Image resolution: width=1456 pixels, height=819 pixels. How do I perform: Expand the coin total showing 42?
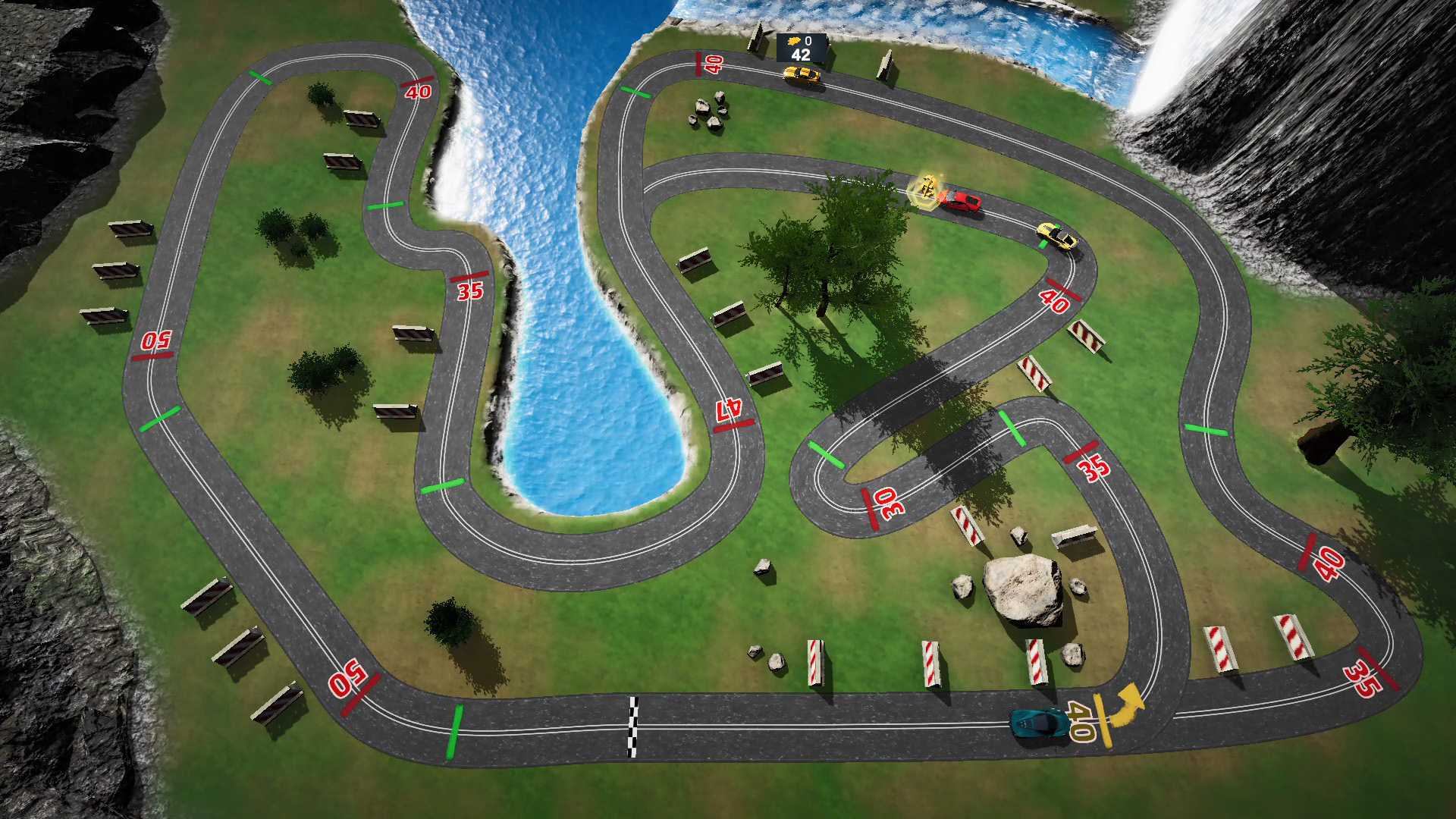[802, 55]
